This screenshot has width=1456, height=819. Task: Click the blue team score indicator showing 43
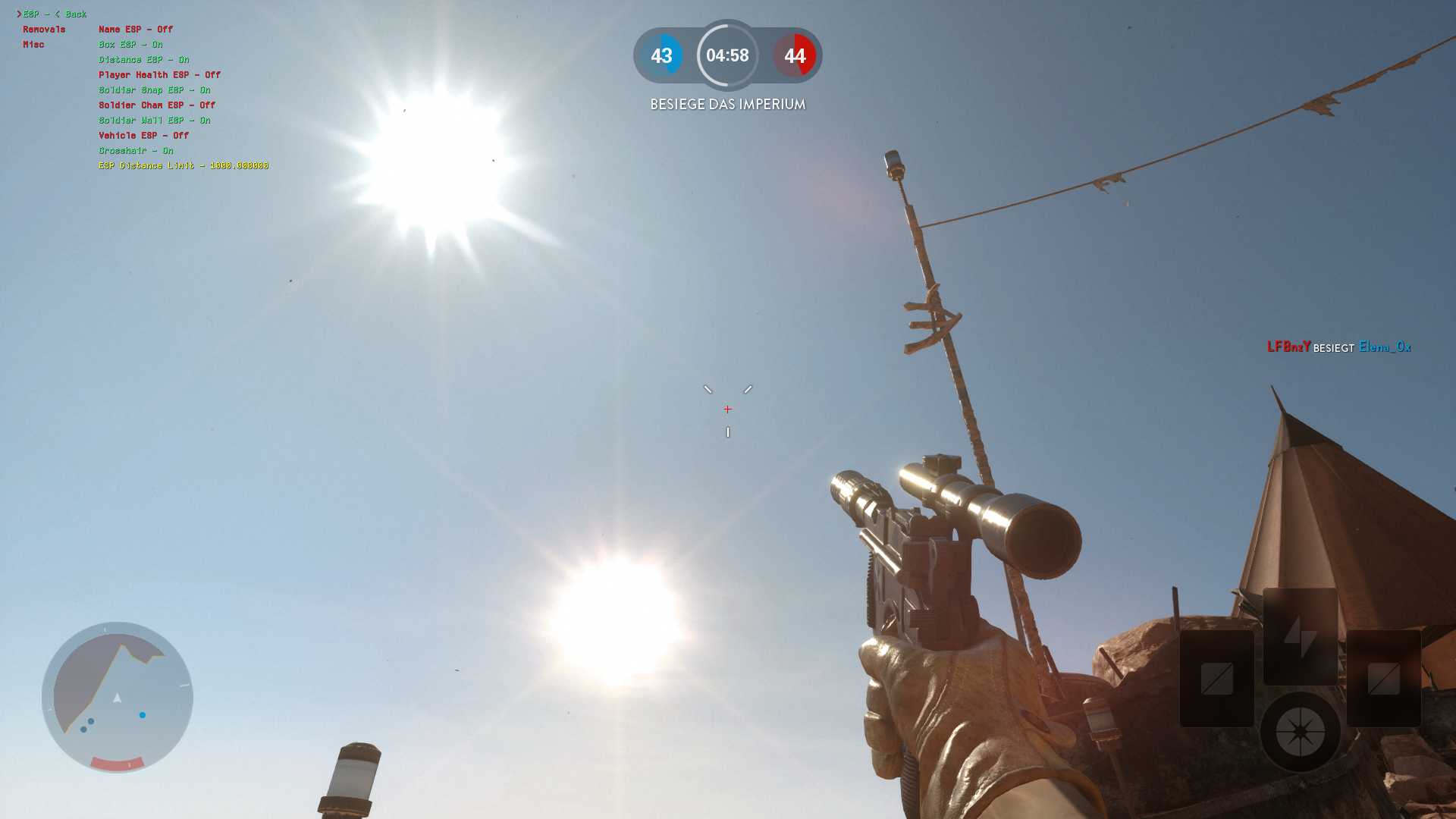pos(661,55)
